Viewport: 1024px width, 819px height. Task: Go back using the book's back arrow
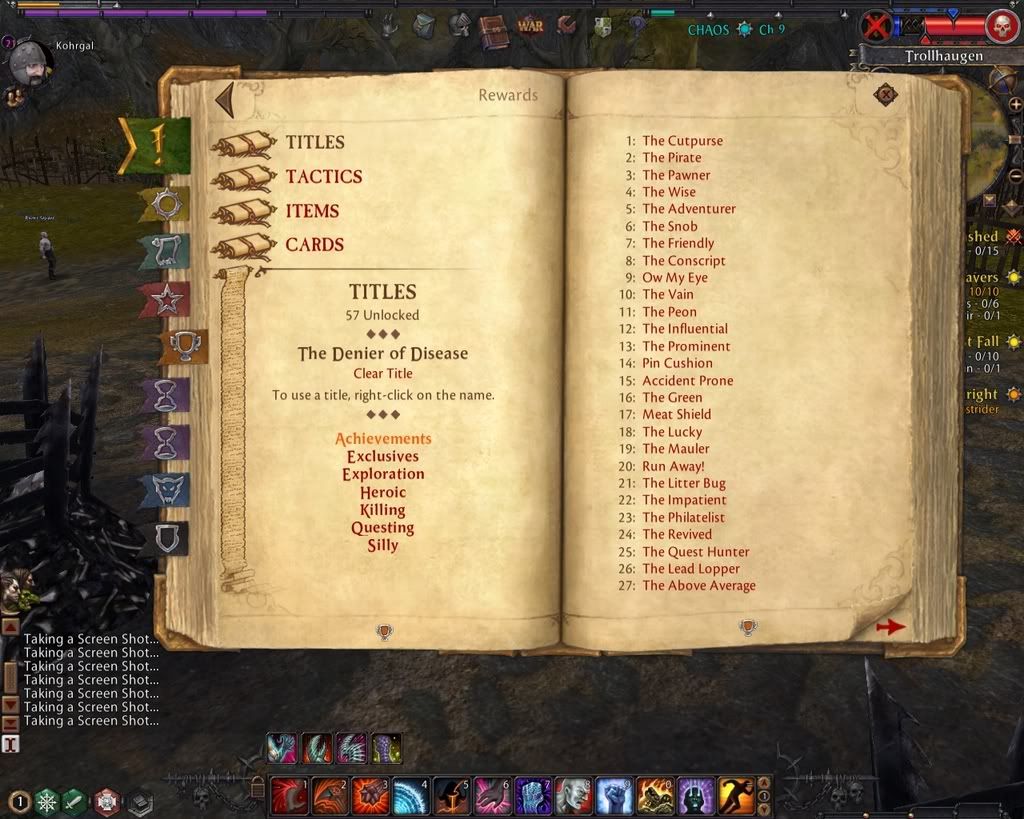225,100
